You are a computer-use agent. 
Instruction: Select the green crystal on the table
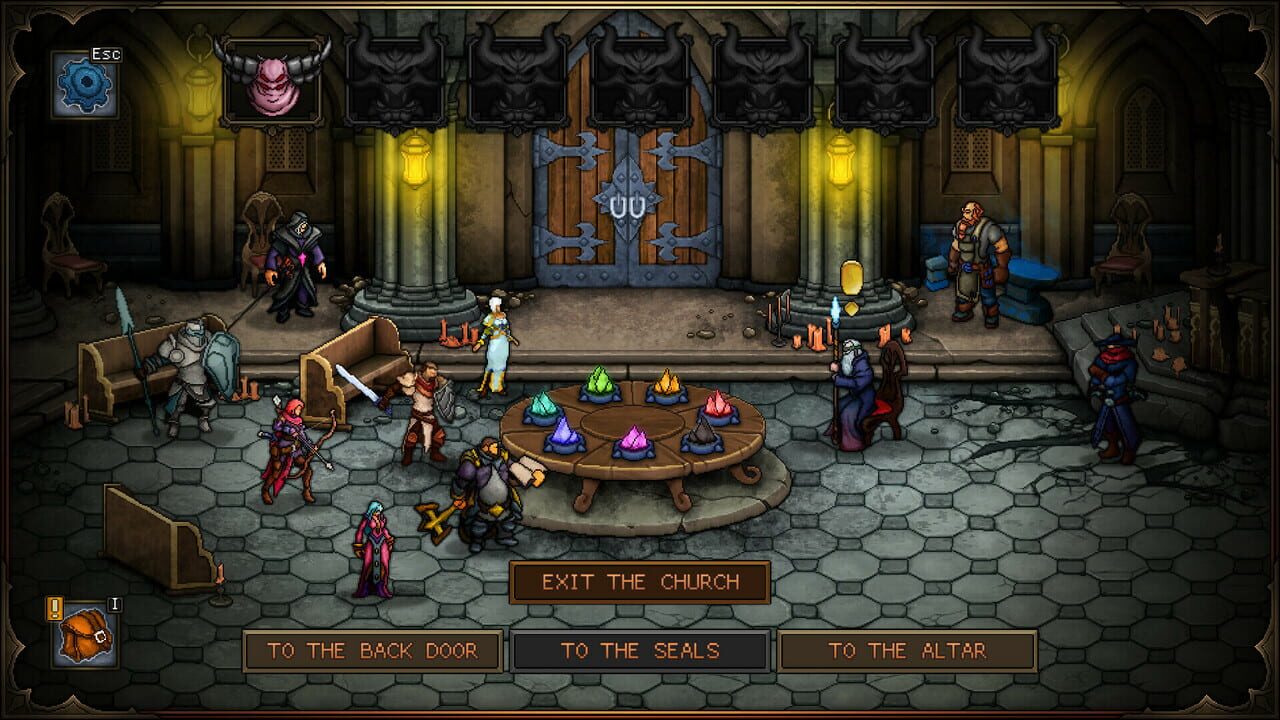pyautogui.click(x=600, y=382)
